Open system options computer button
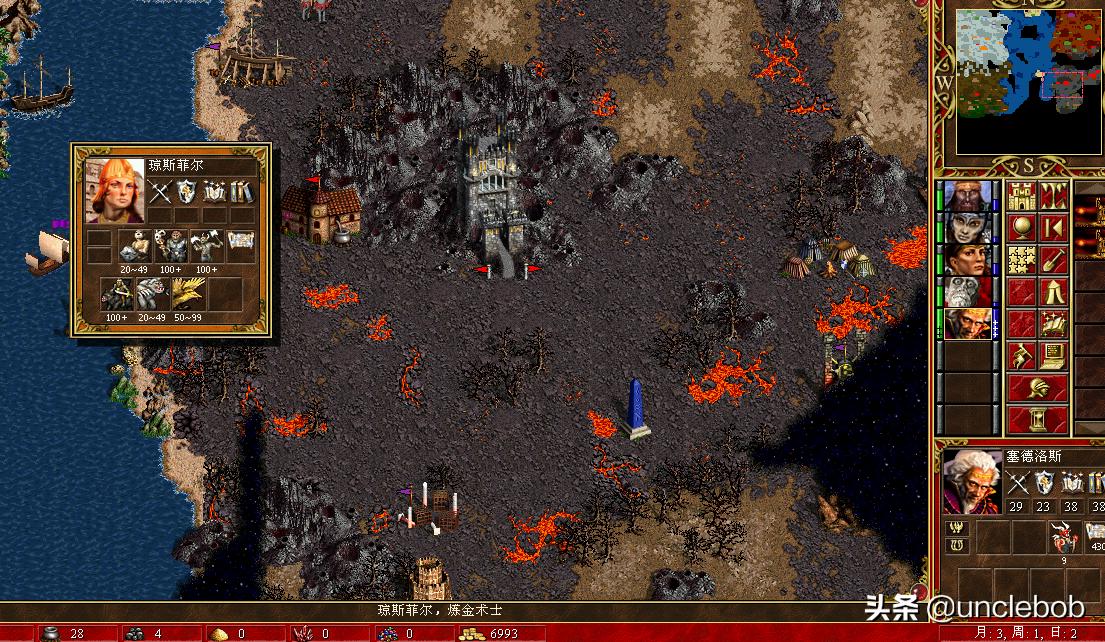Screen dimensions: 1105x642 tap(1053, 355)
